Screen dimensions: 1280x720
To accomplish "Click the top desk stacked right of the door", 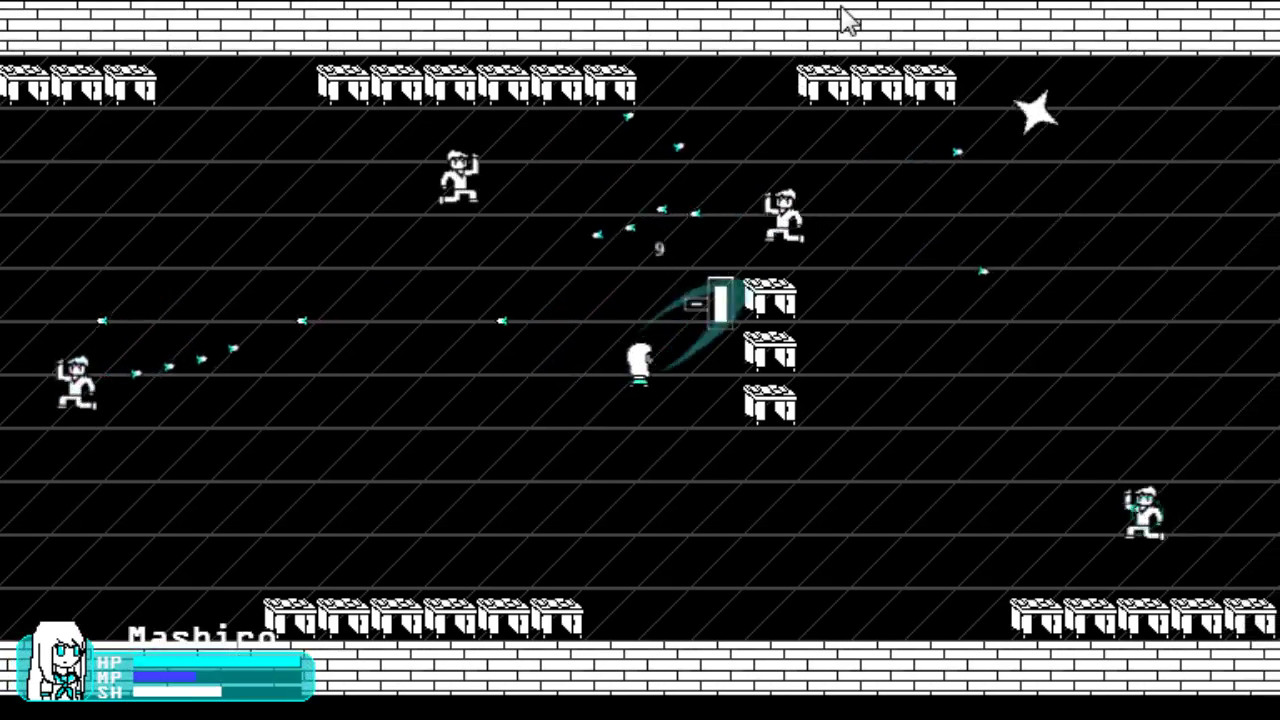I will coord(770,297).
